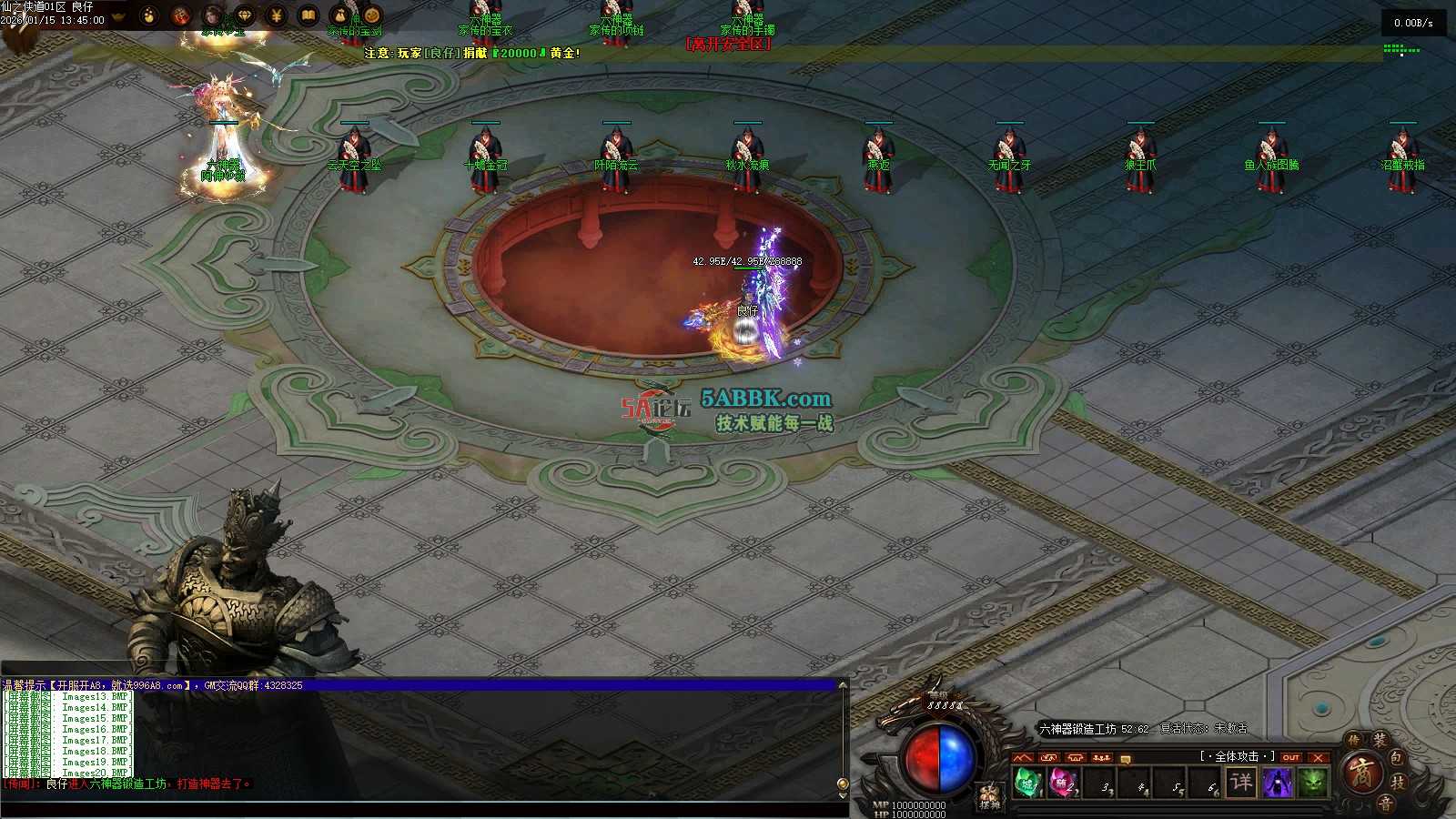The image size is (1456, 819).
Task: Activate the green demon skull icon
Action: coord(1312,783)
